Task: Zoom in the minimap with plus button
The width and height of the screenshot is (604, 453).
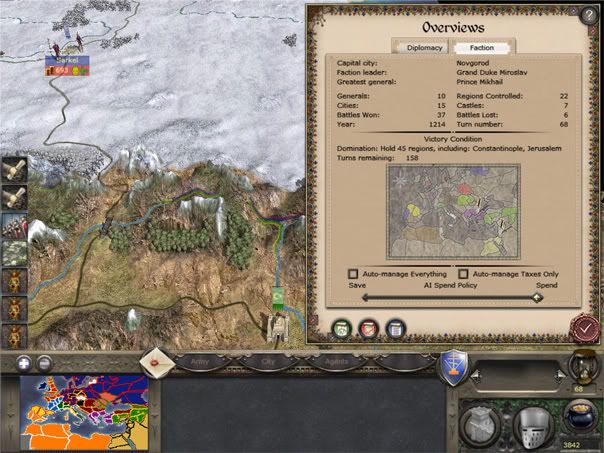Action: click(x=23, y=362)
